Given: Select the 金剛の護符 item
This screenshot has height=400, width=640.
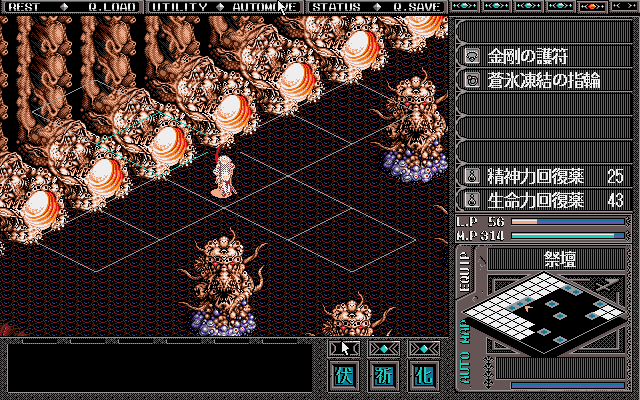Looking at the screenshot, I should 542,55.
